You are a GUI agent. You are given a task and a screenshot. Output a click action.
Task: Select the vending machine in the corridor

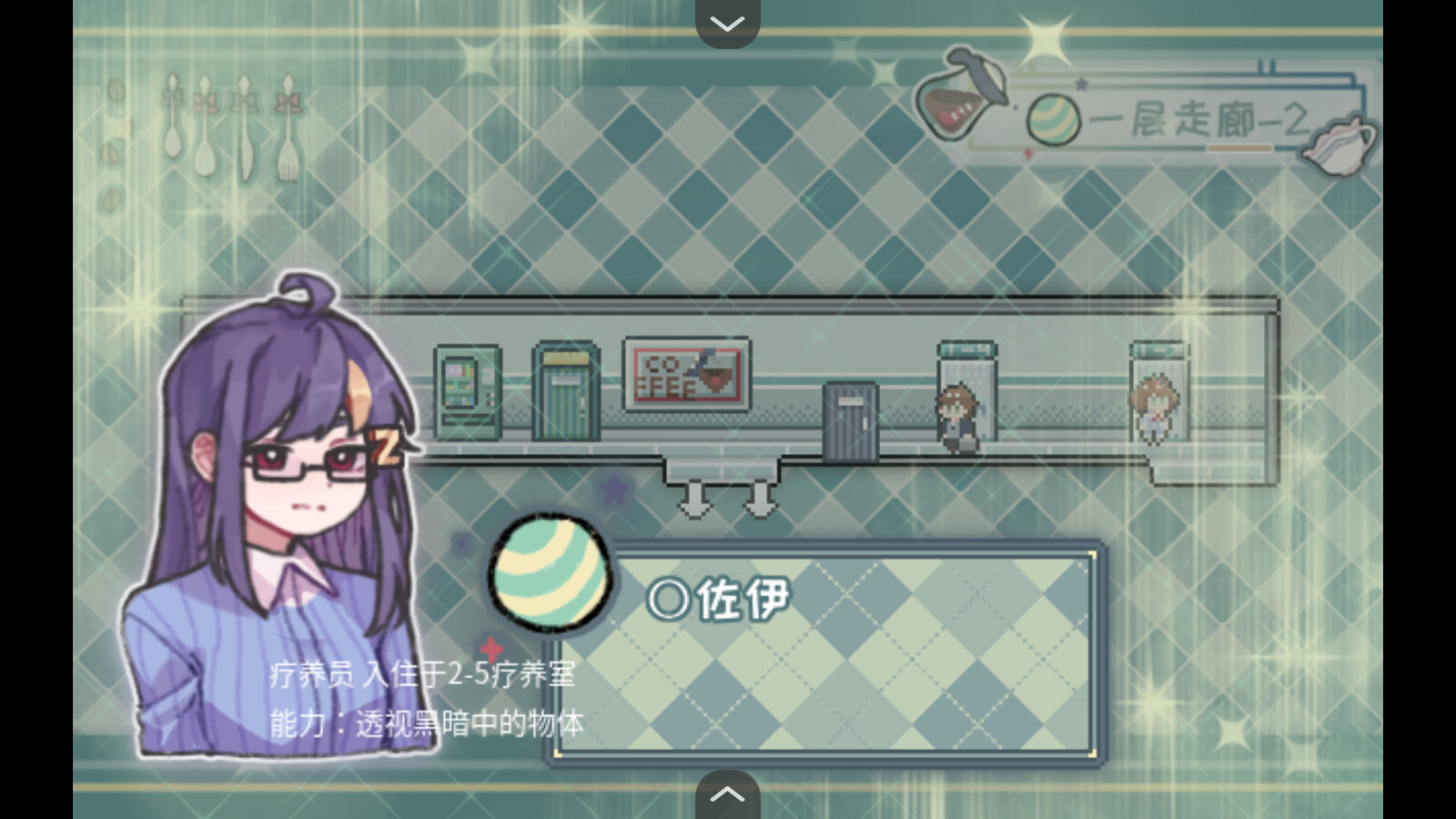point(469,391)
